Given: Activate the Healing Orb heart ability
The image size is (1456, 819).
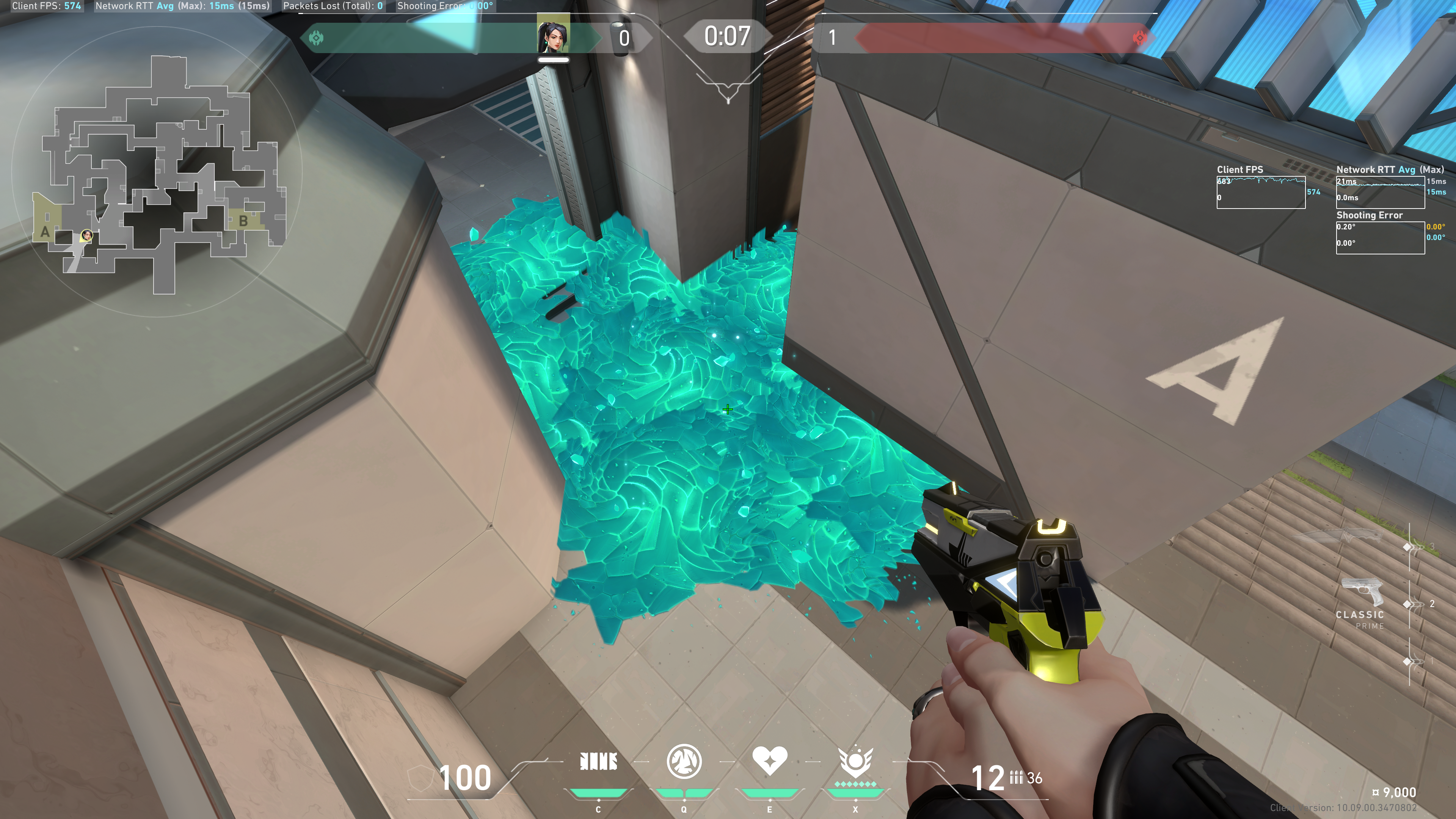Looking at the screenshot, I should tap(769, 760).
